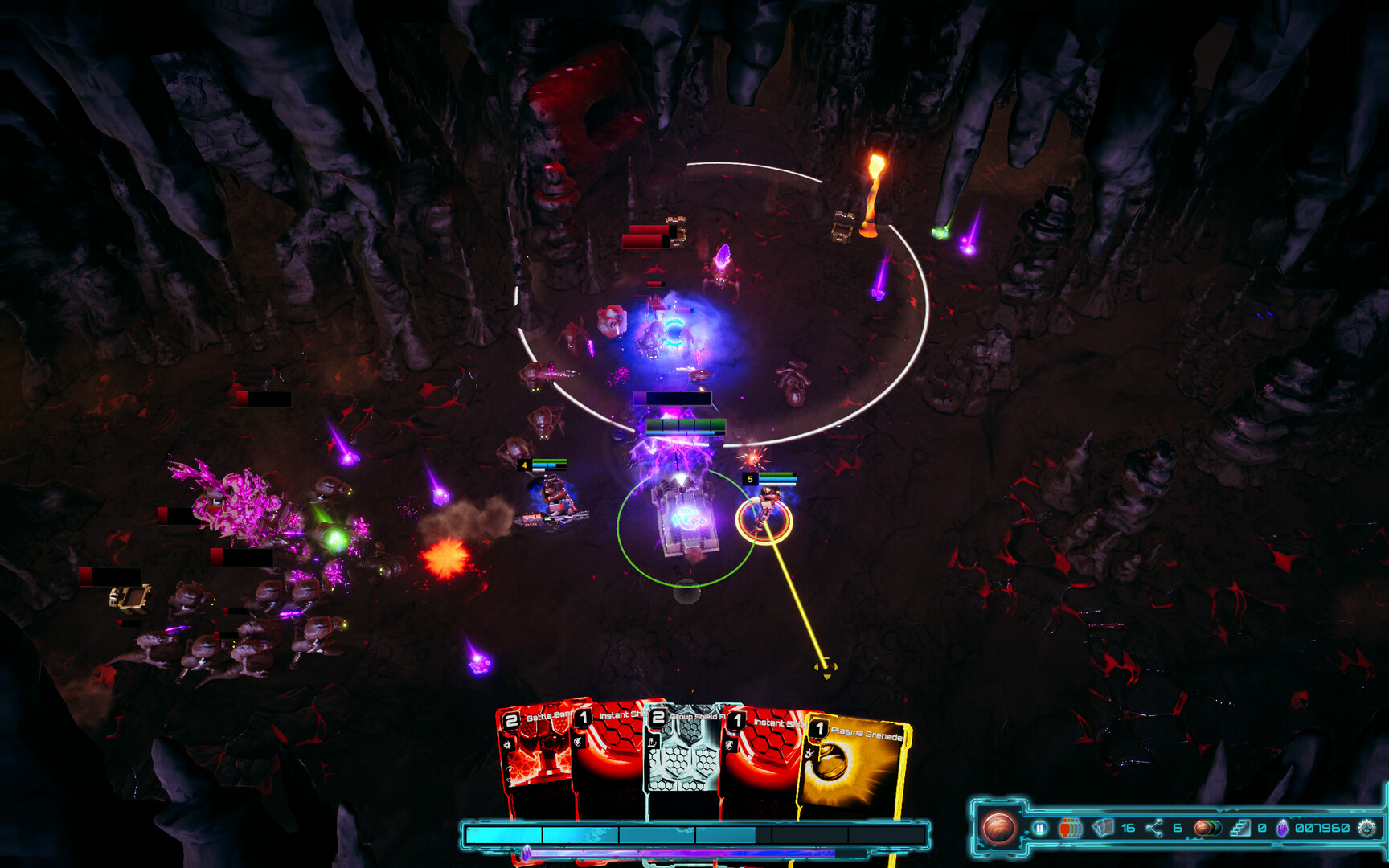Click the rightmost Instant Shield card
Image resolution: width=1389 pixels, height=868 pixels.
point(764,755)
